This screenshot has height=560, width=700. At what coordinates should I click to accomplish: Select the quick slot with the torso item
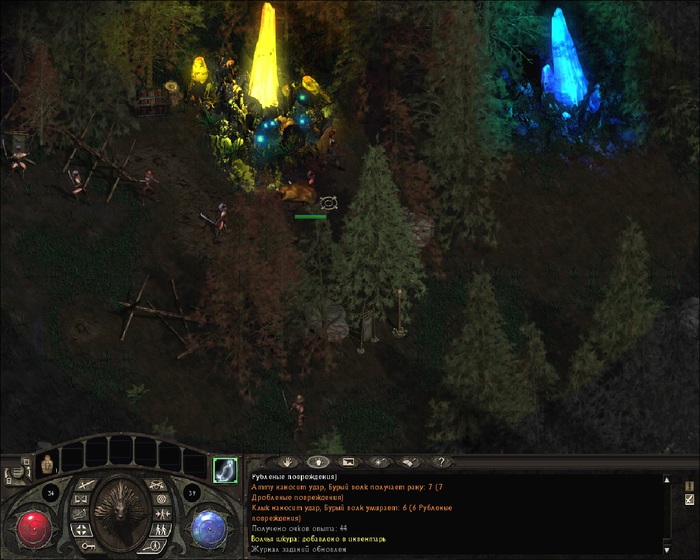pos(47,463)
